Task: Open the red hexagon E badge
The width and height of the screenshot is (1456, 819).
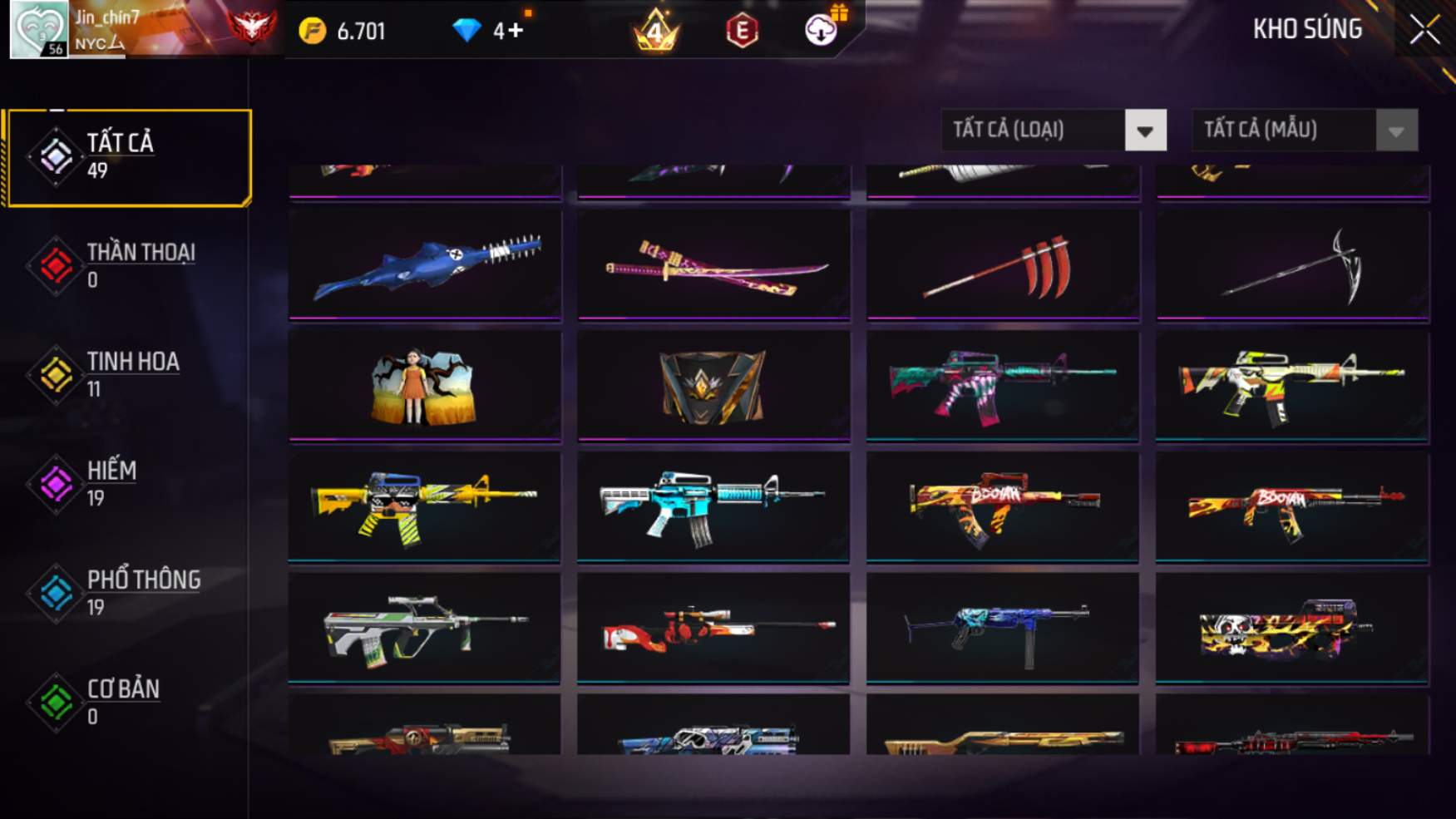Action: [742, 32]
